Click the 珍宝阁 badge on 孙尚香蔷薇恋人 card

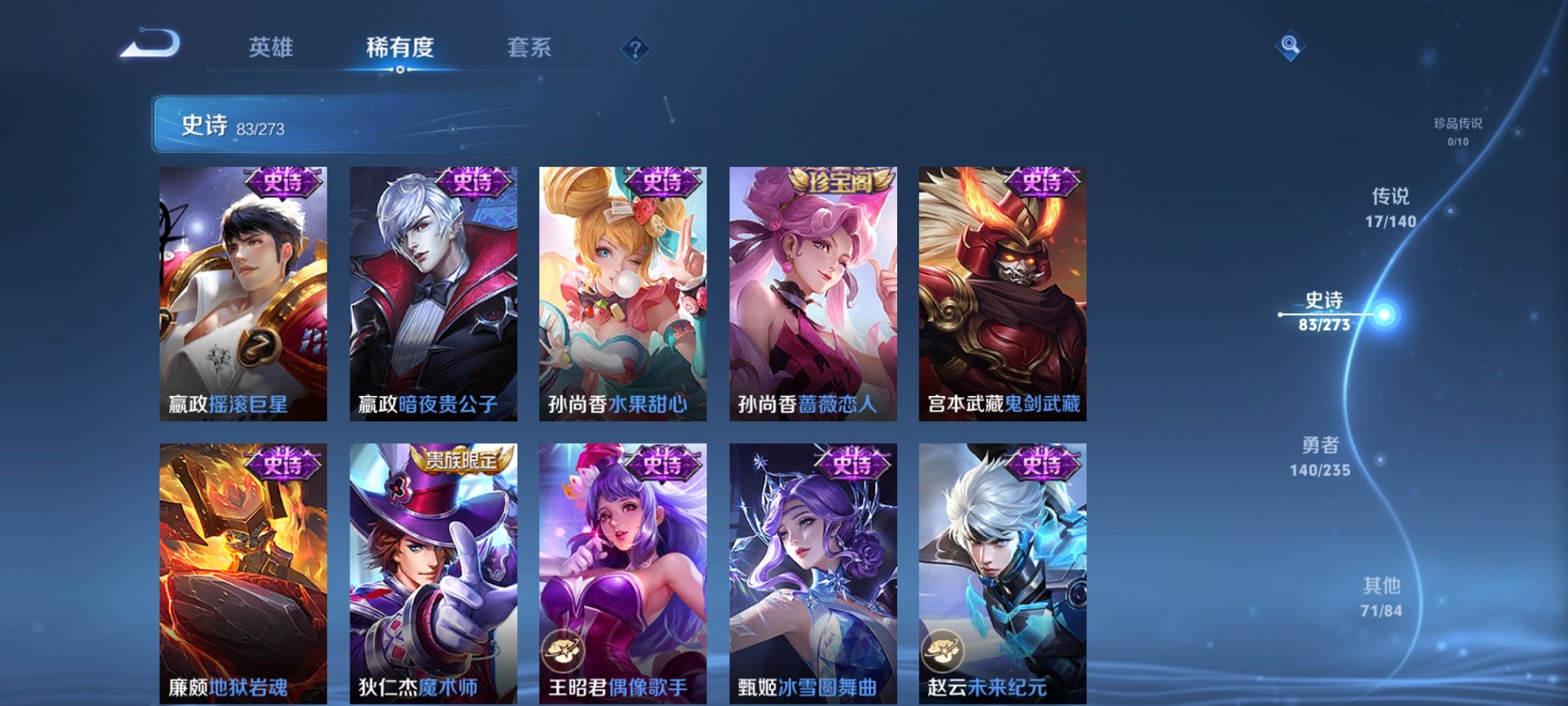pos(841,182)
